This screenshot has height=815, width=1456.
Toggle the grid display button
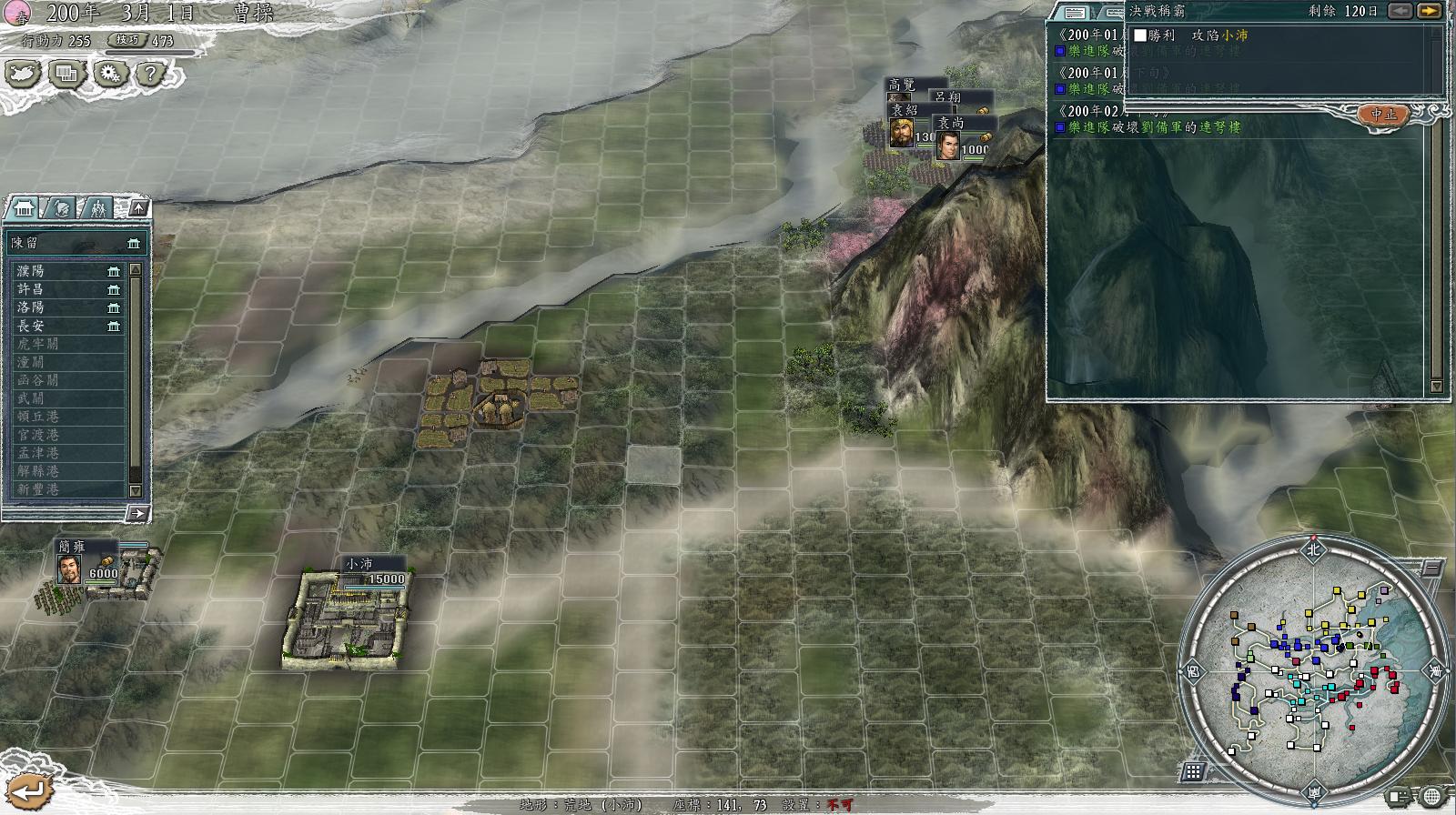pyautogui.click(x=1193, y=772)
